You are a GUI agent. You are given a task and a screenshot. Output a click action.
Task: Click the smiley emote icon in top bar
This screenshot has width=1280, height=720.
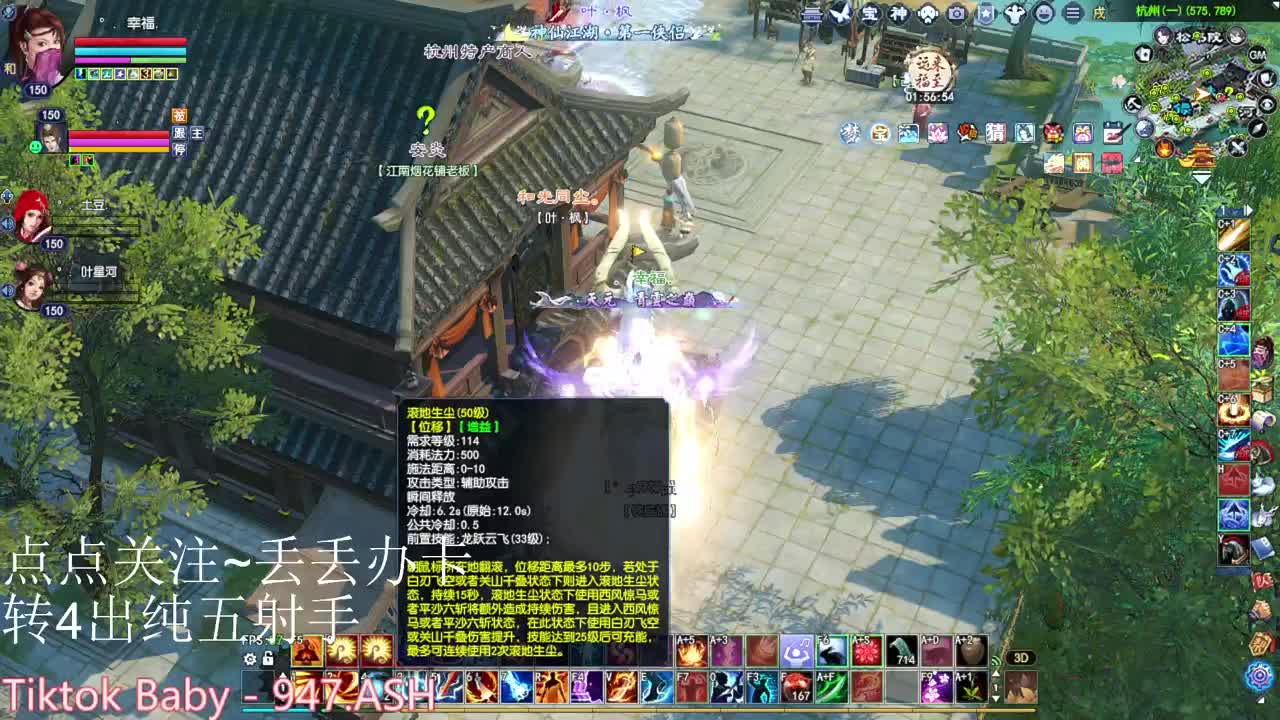[x=1045, y=14]
